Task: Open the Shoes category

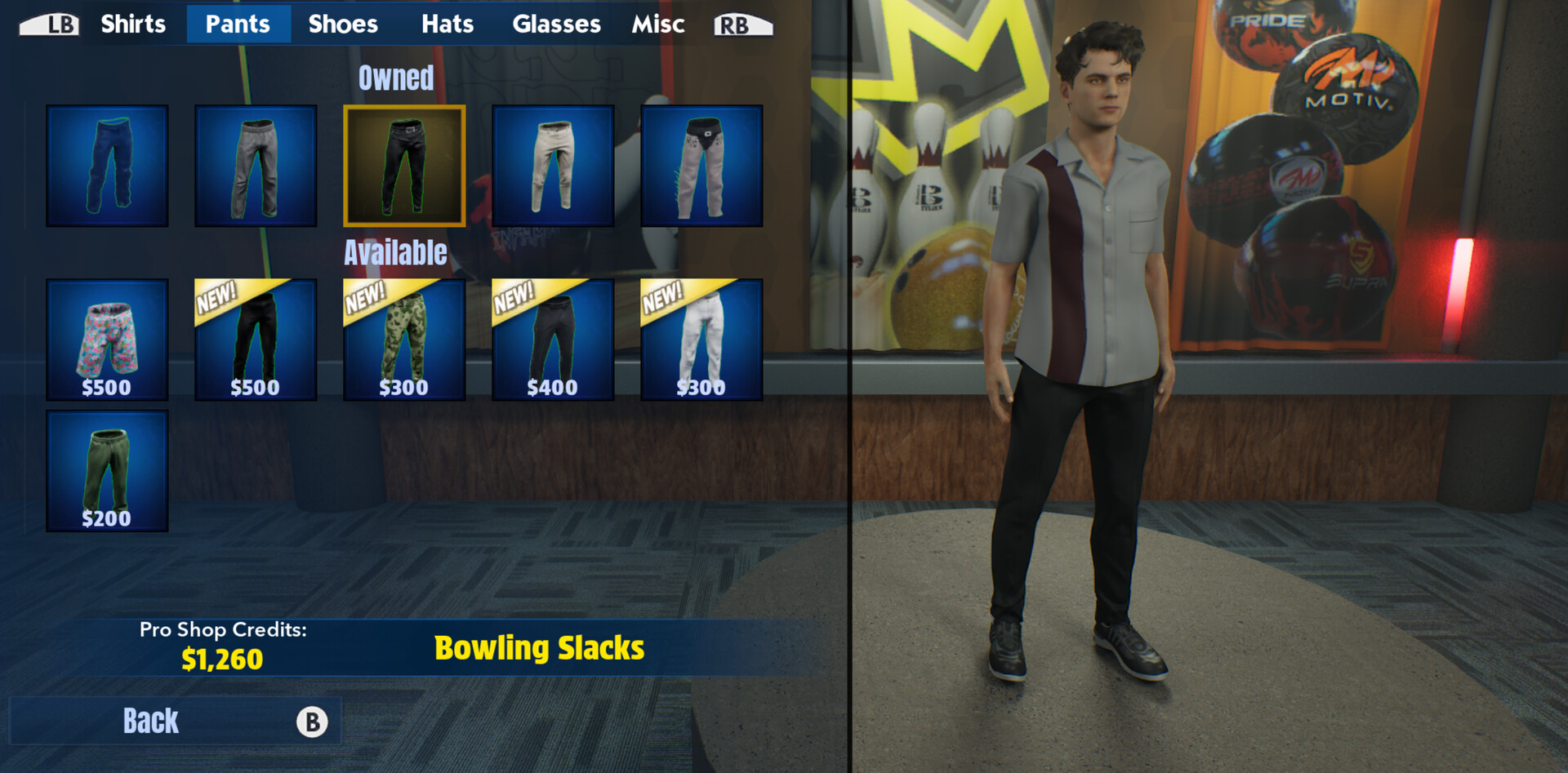Action: coord(342,24)
